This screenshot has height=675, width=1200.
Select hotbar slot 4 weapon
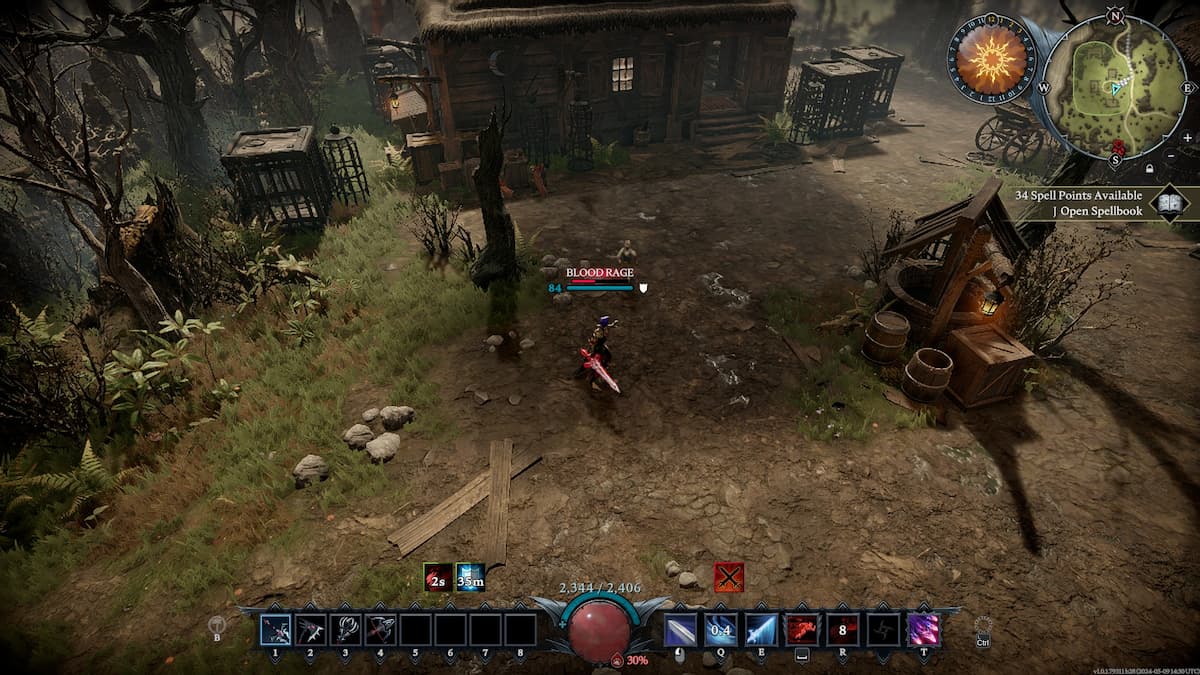point(380,630)
